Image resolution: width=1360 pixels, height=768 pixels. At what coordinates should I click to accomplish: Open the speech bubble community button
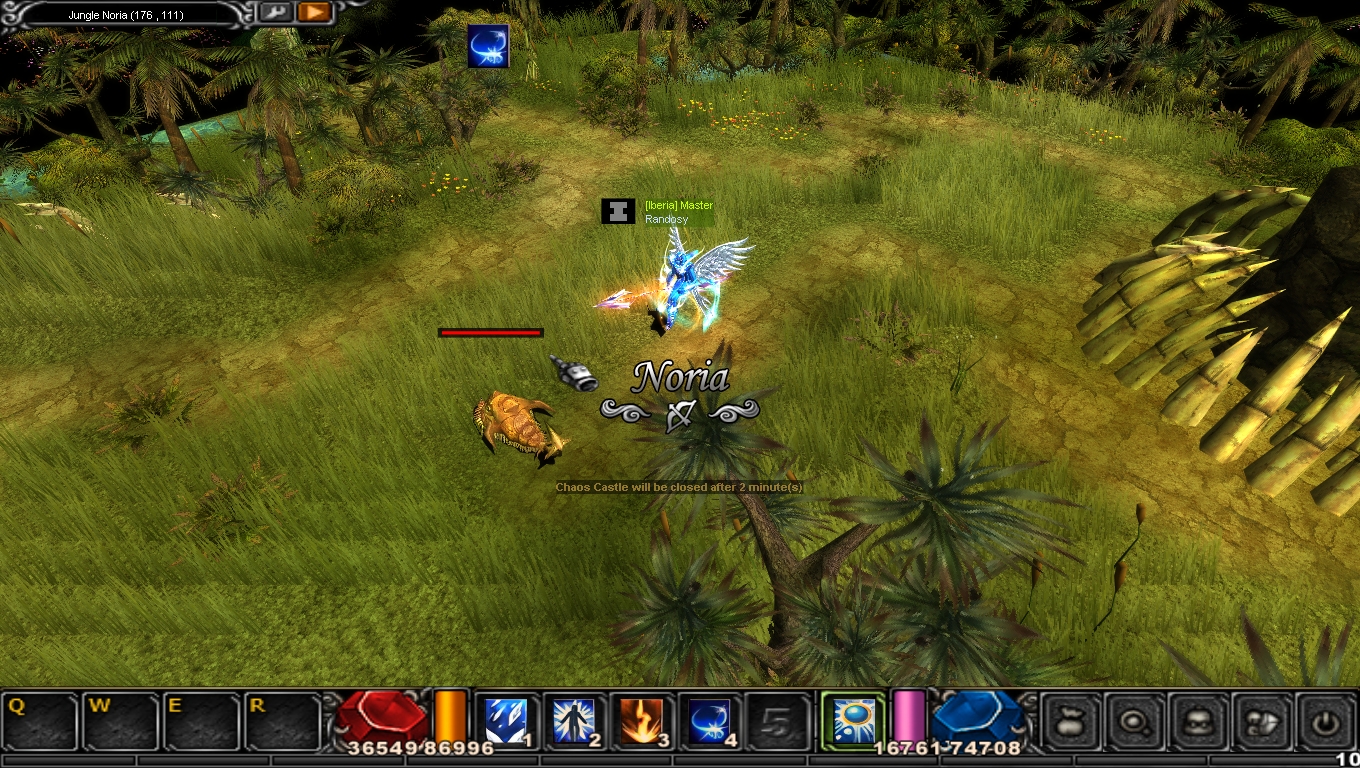pyautogui.click(x=1261, y=720)
